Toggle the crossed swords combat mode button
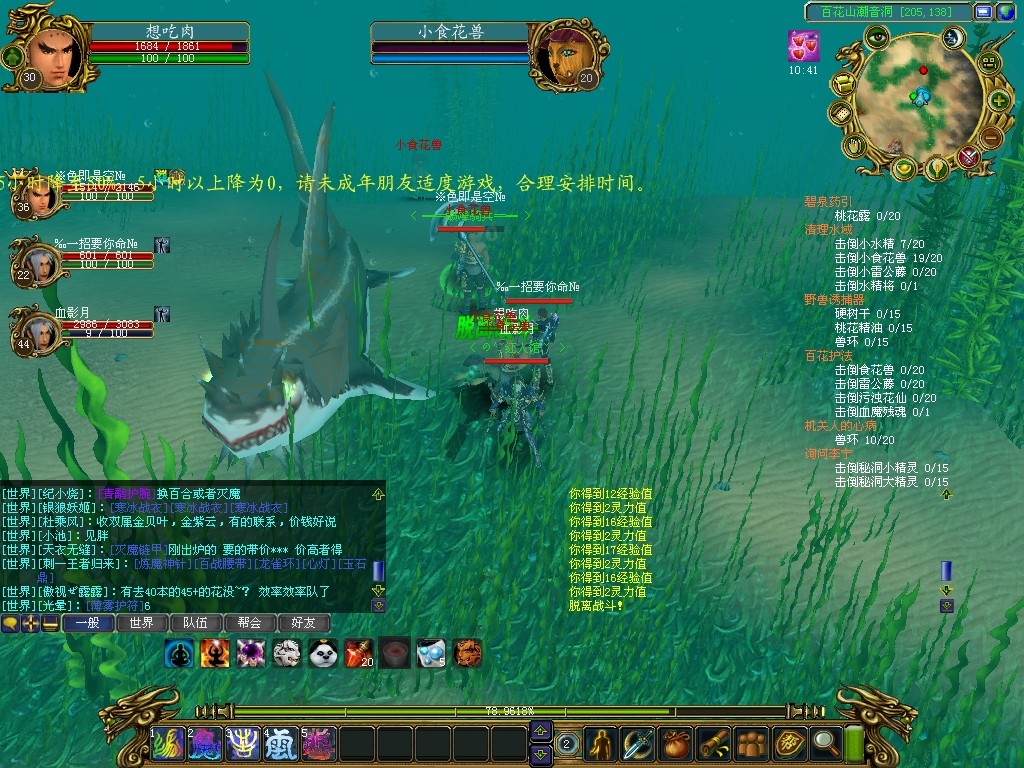 click(968, 157)
